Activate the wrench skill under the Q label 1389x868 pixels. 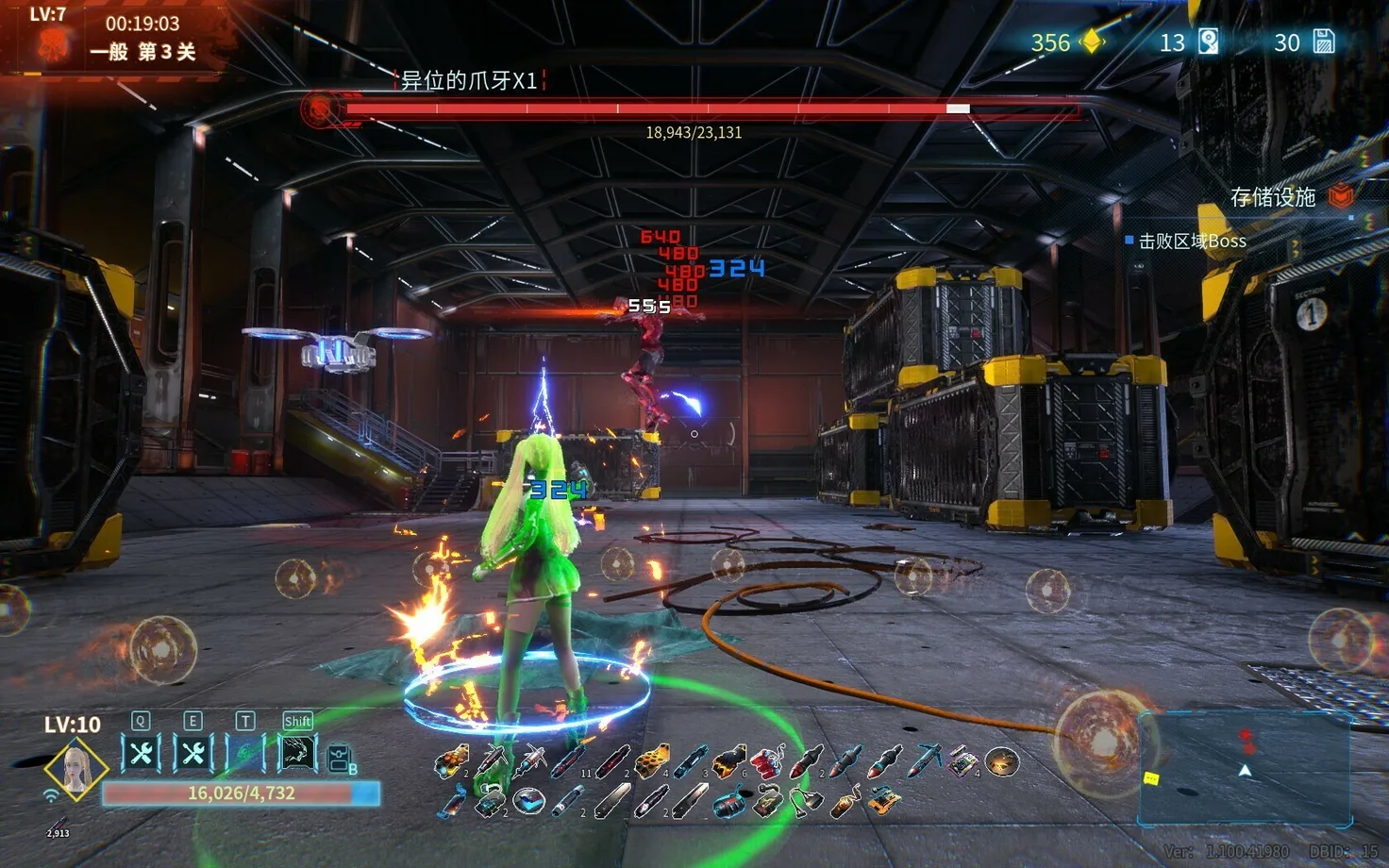coord(142,754)
